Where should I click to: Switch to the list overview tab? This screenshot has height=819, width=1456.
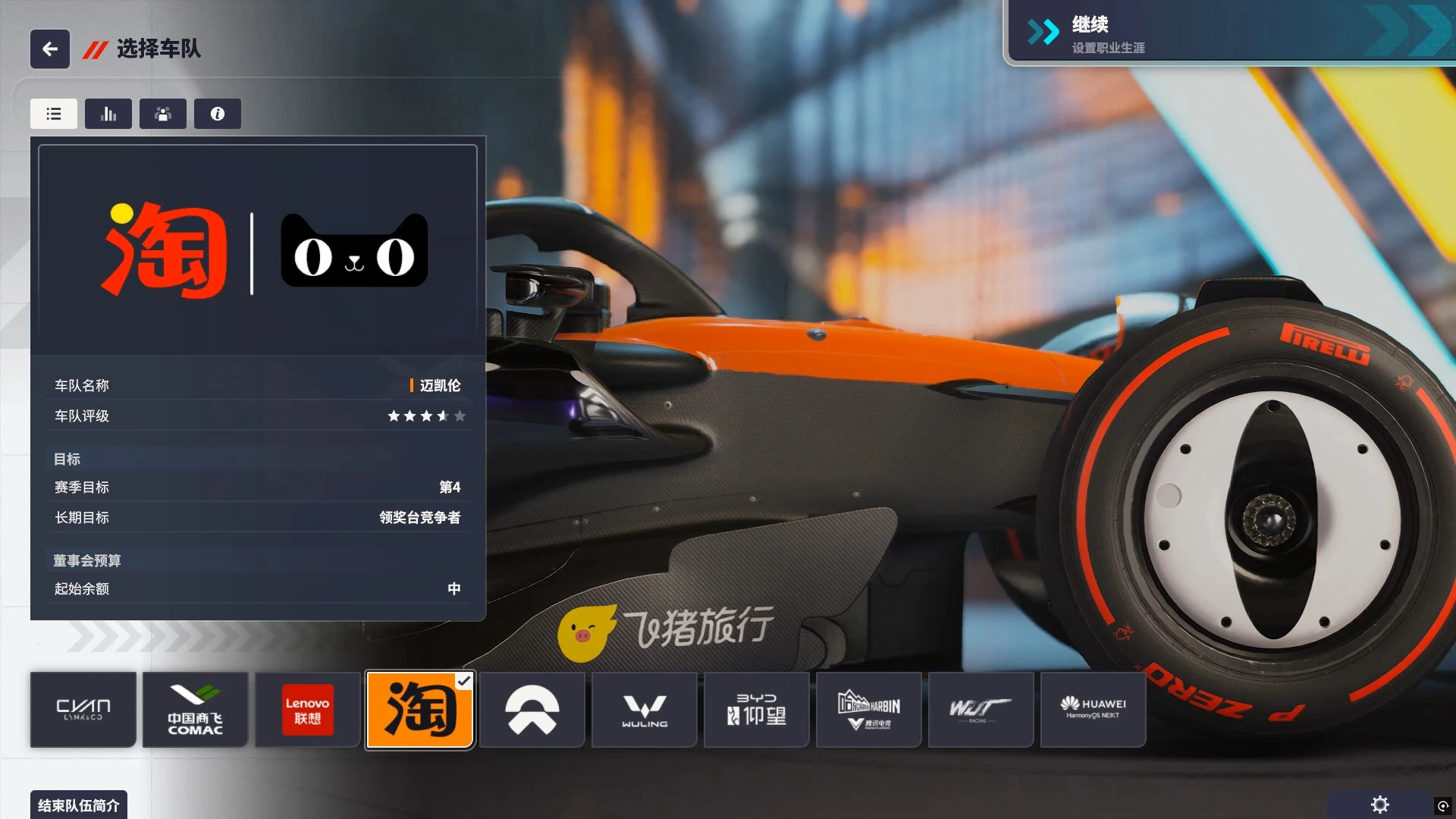54,114
